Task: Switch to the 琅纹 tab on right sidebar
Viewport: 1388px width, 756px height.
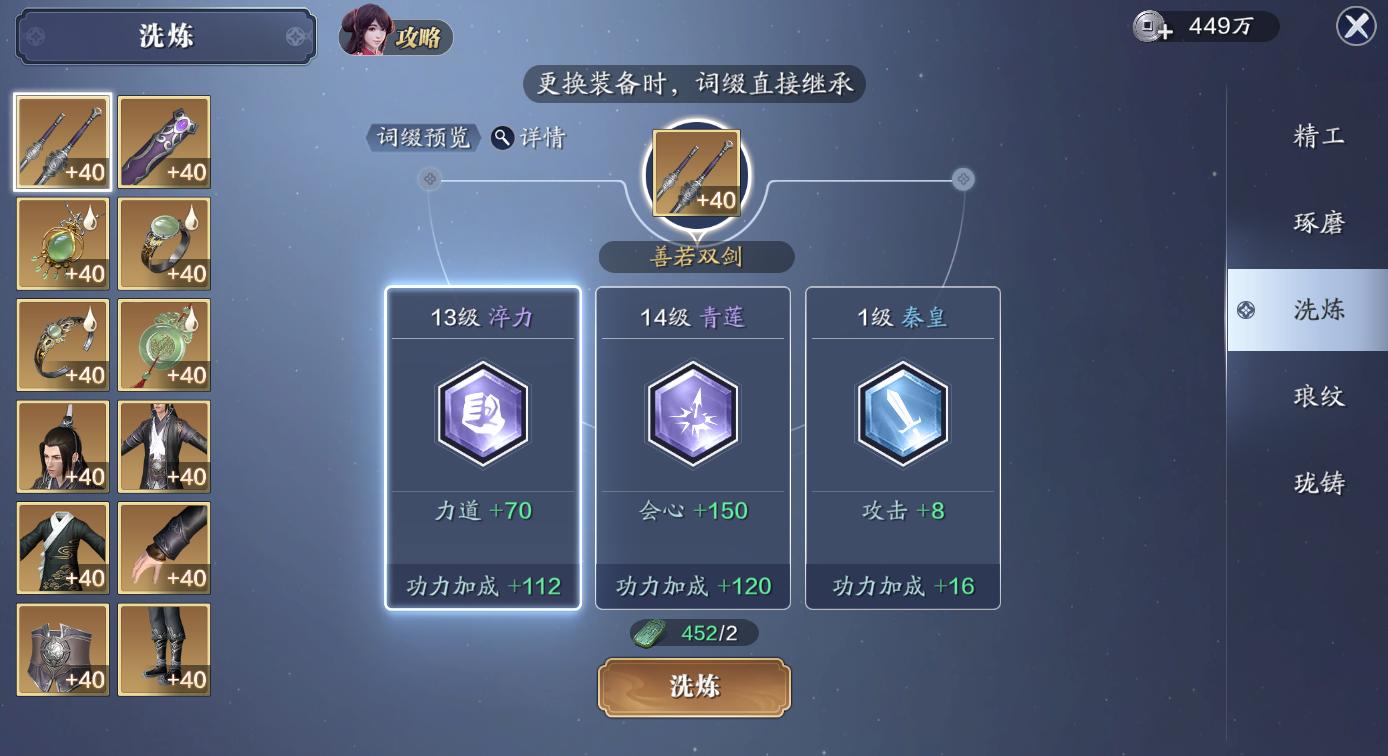Action: point(1318,396)
